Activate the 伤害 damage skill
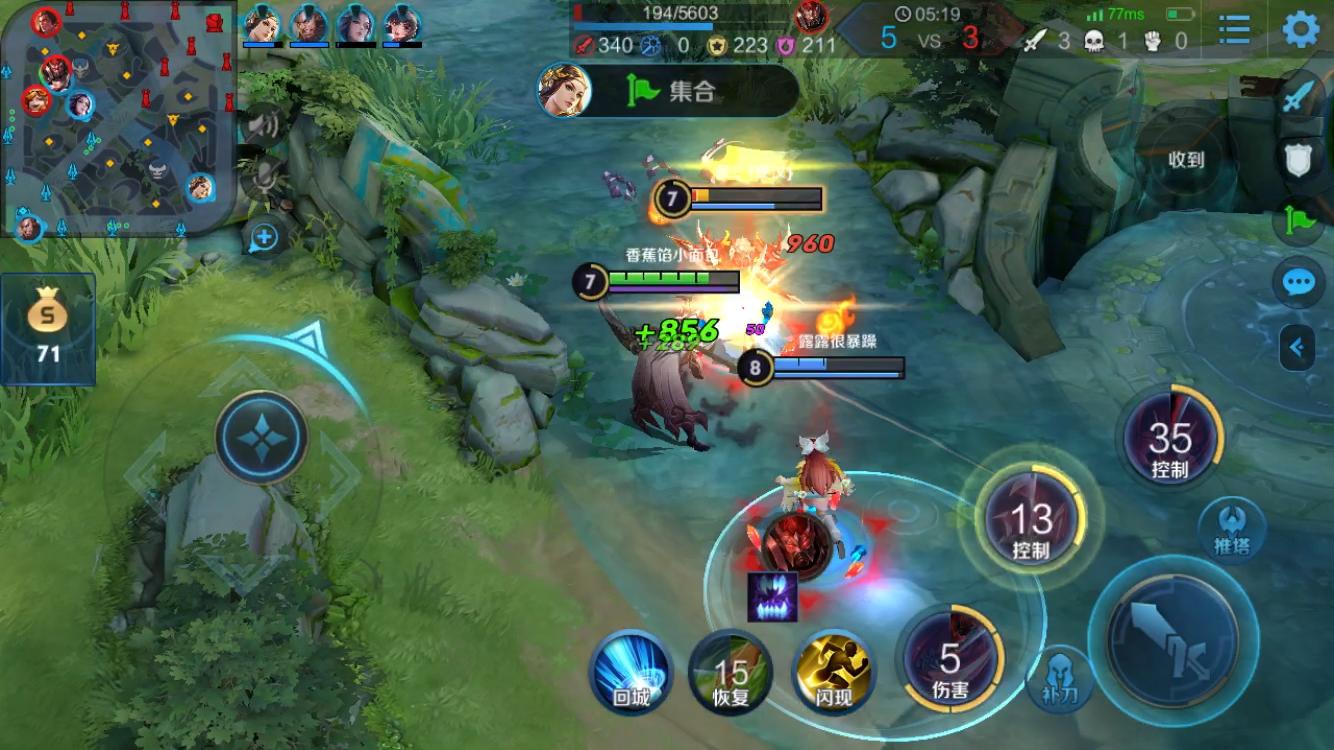This screenshot has height=750, width=1334. 950,660
